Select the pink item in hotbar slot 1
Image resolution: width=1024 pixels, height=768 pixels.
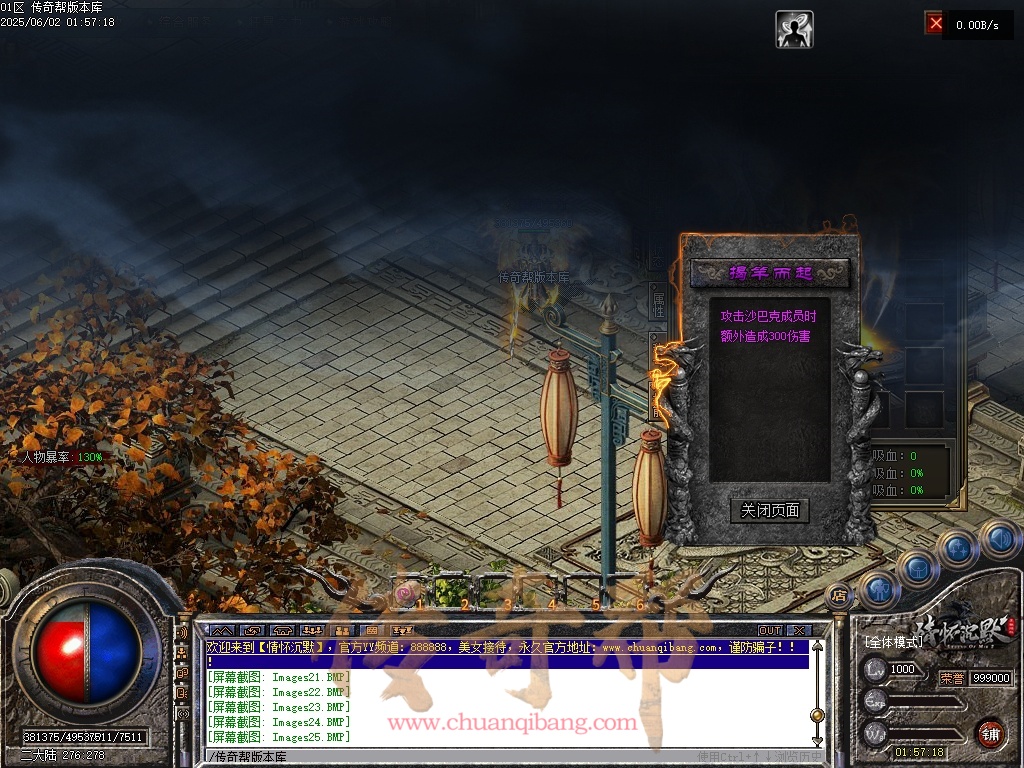(405, 594)
